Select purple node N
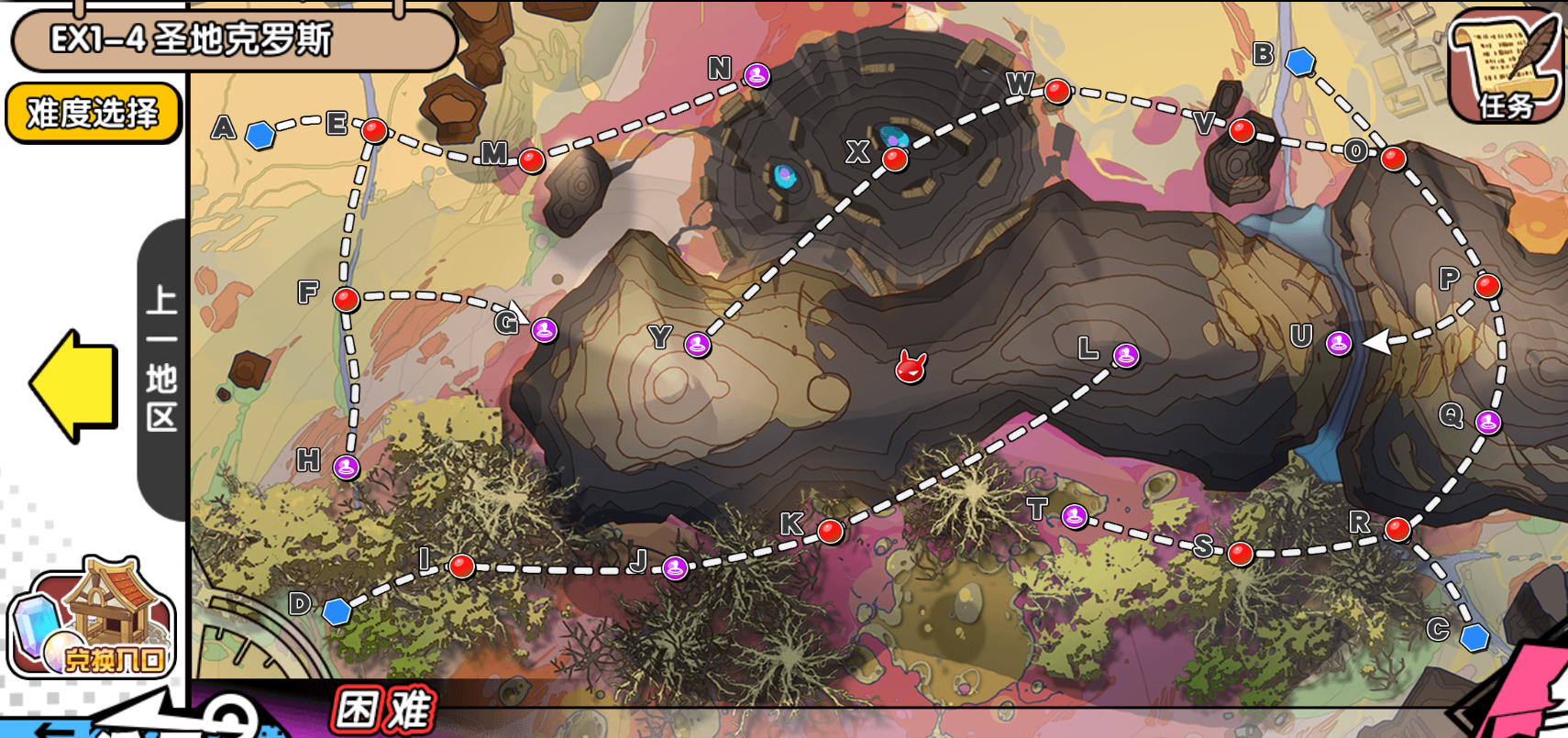 point(756,75)
